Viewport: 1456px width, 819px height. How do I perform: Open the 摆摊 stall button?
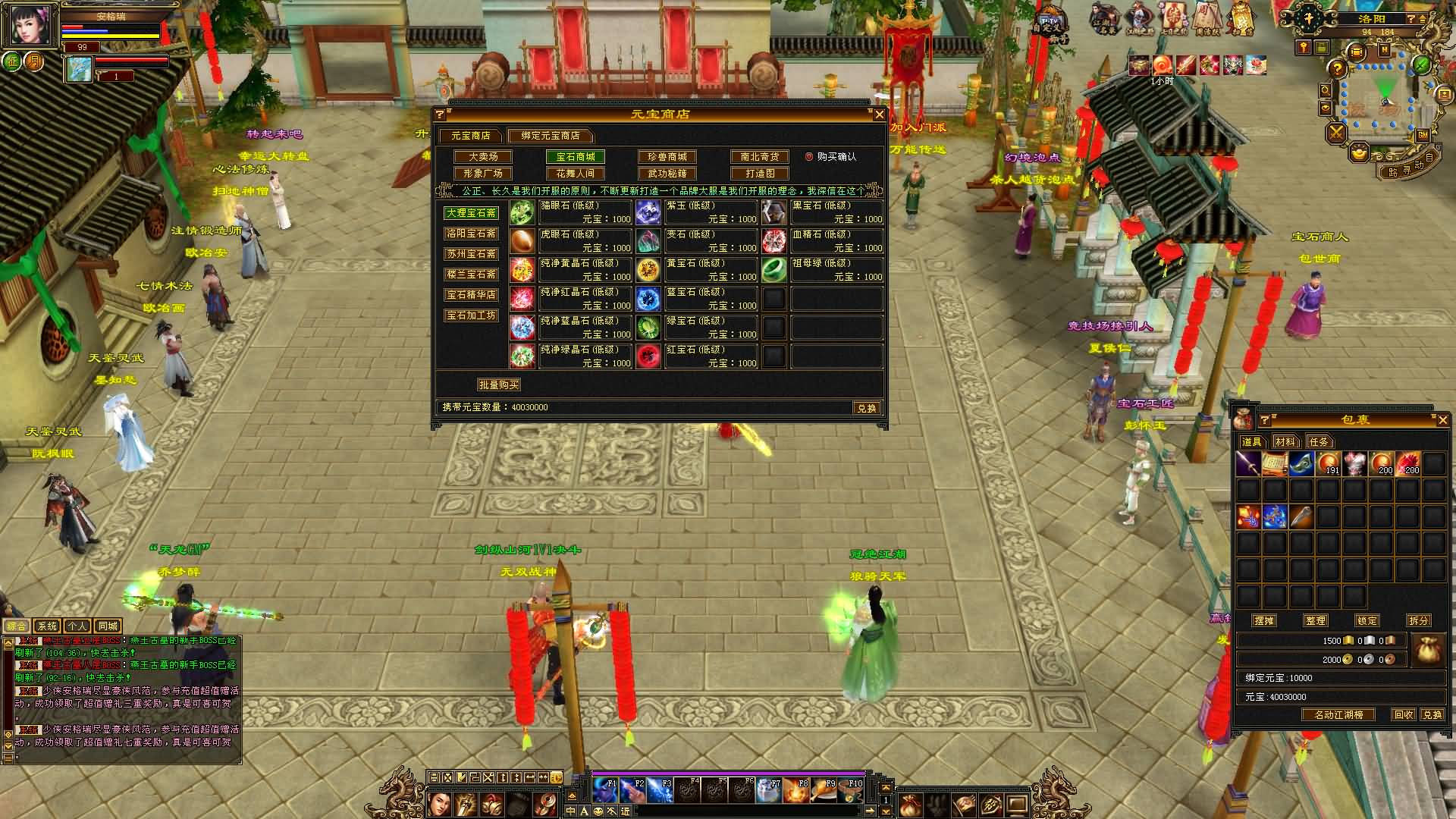pyautogui.click(x=1264, y=620)
